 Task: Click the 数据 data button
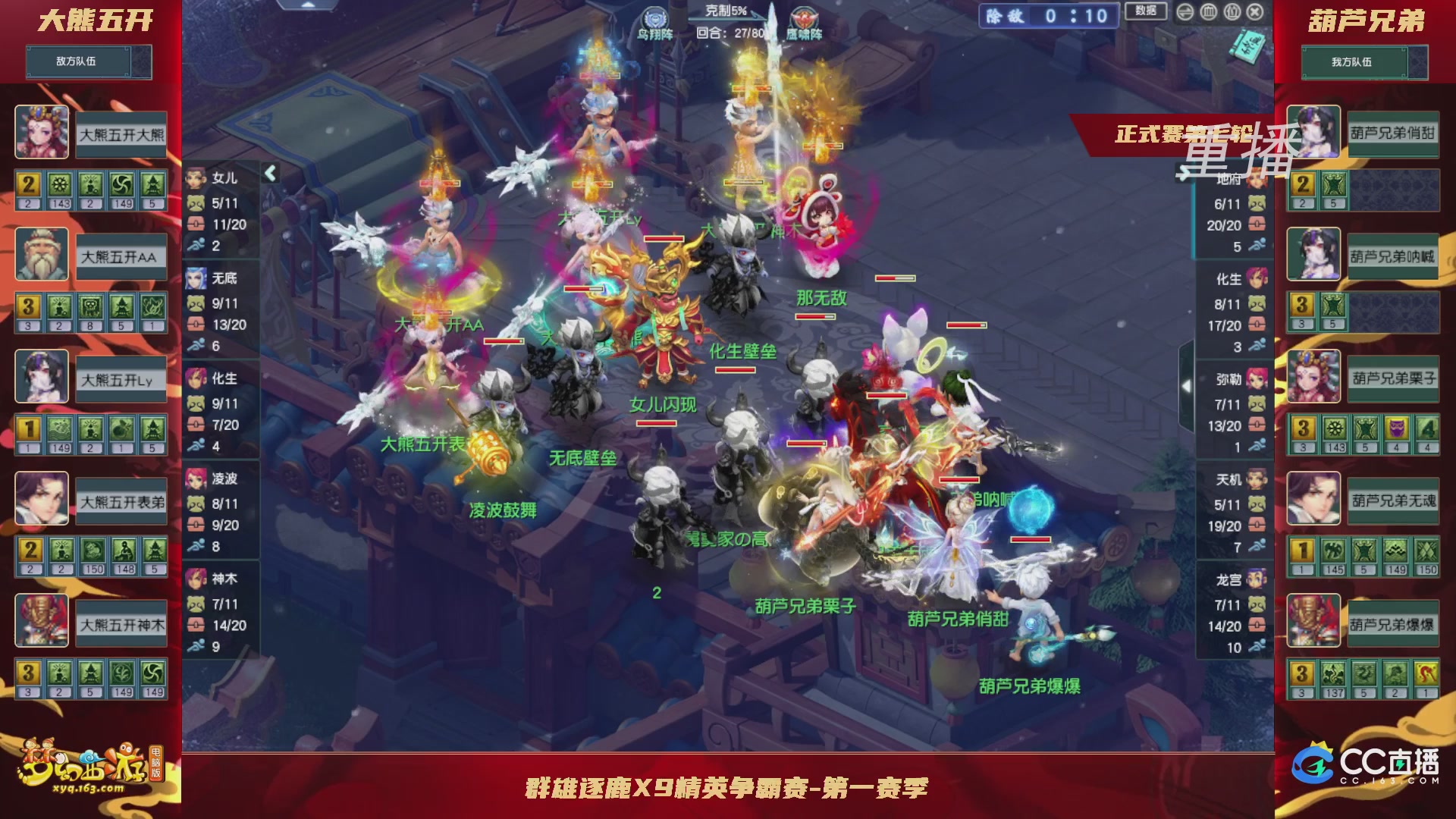(x=1145, y=11)
